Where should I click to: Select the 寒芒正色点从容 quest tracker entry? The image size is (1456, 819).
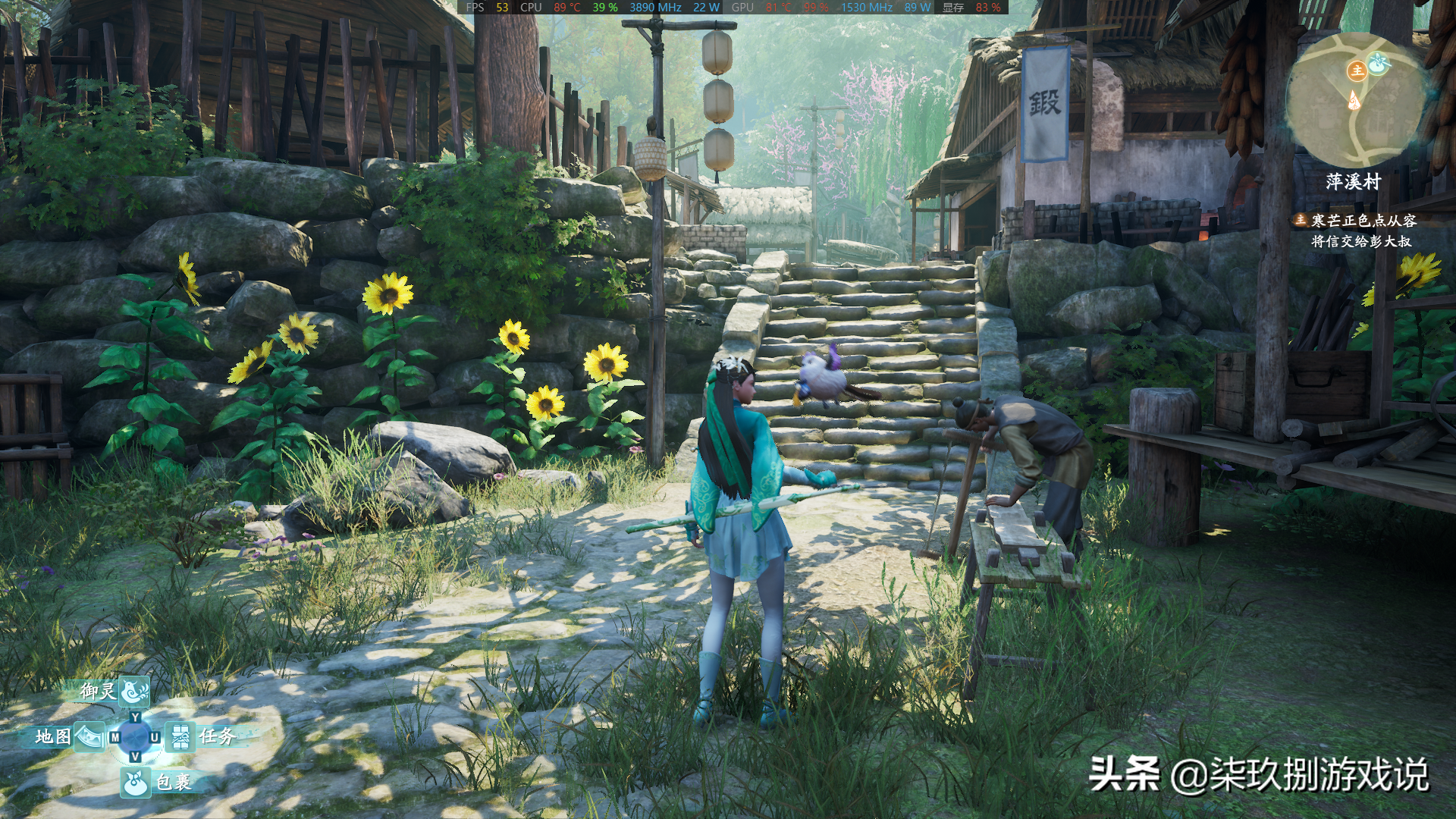(x=1363, y=221)
